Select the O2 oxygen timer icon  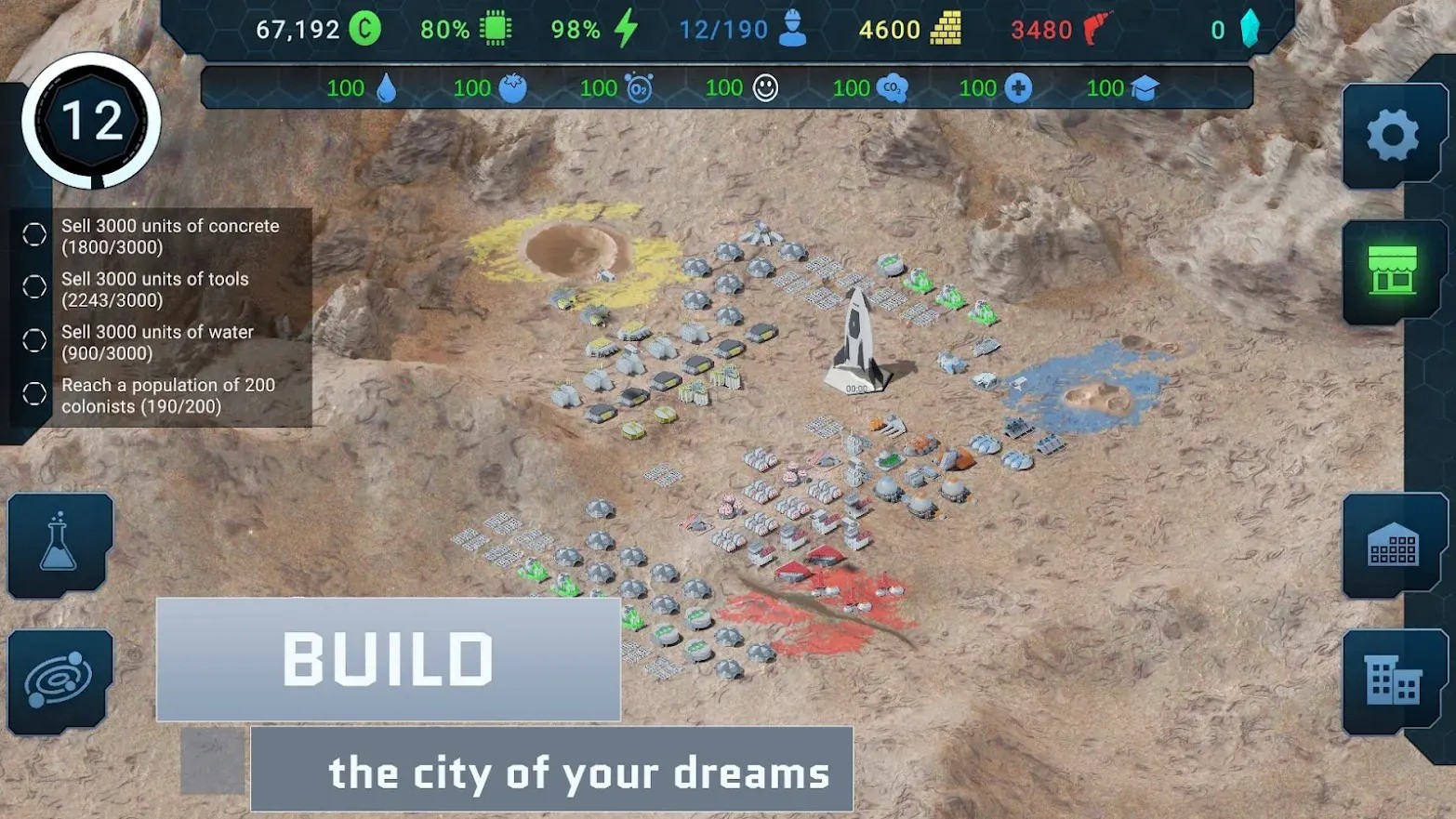pos(627,86)
